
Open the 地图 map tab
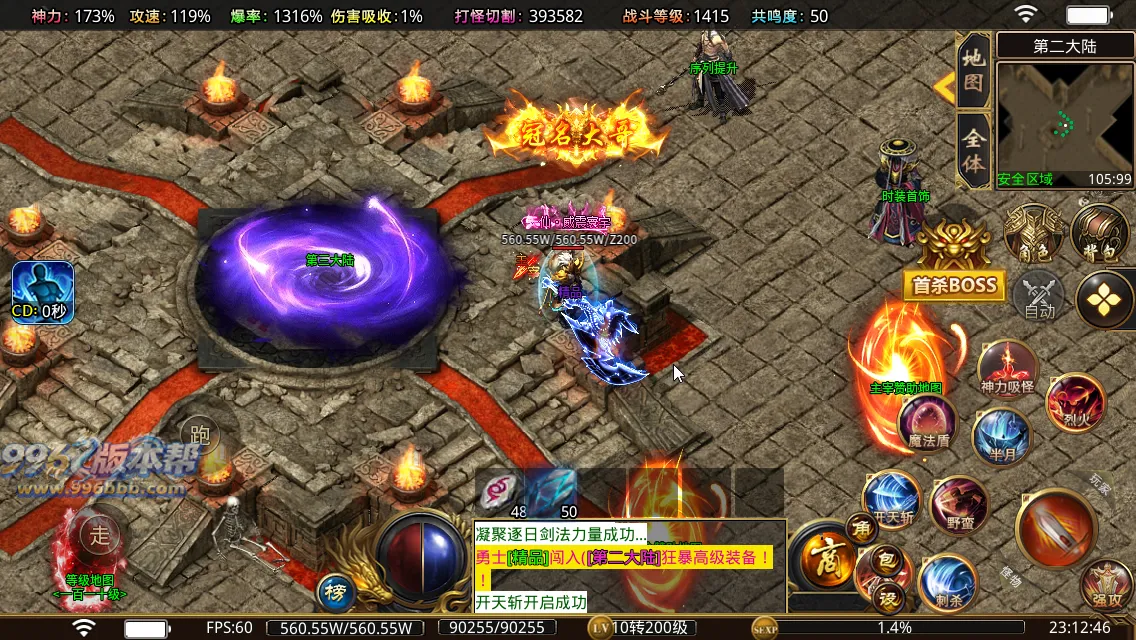973,72
